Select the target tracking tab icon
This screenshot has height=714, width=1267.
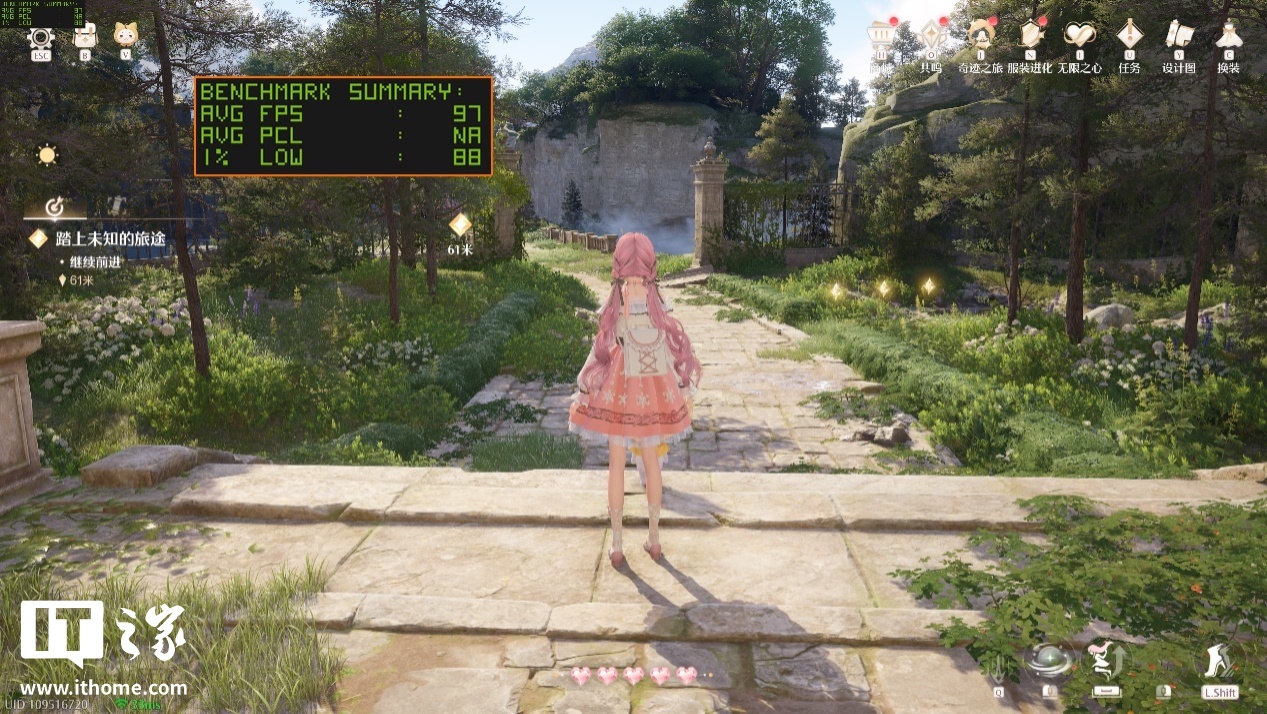[x=56, y=207]
